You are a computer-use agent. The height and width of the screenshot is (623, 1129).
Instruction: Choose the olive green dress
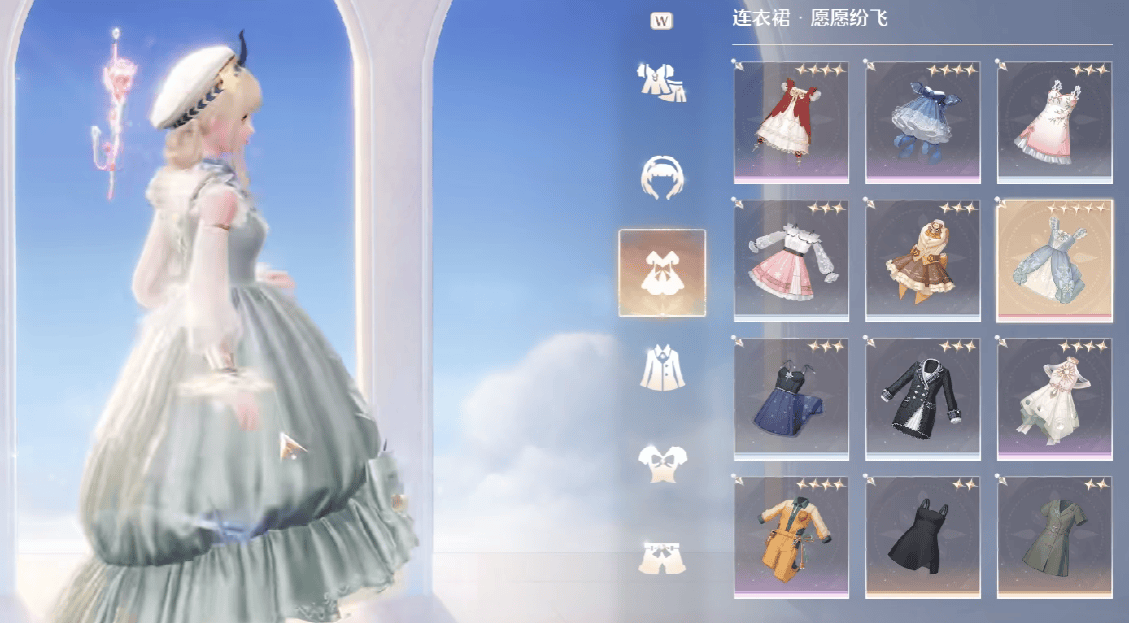pyautogui.click(x=1054, y=537)
